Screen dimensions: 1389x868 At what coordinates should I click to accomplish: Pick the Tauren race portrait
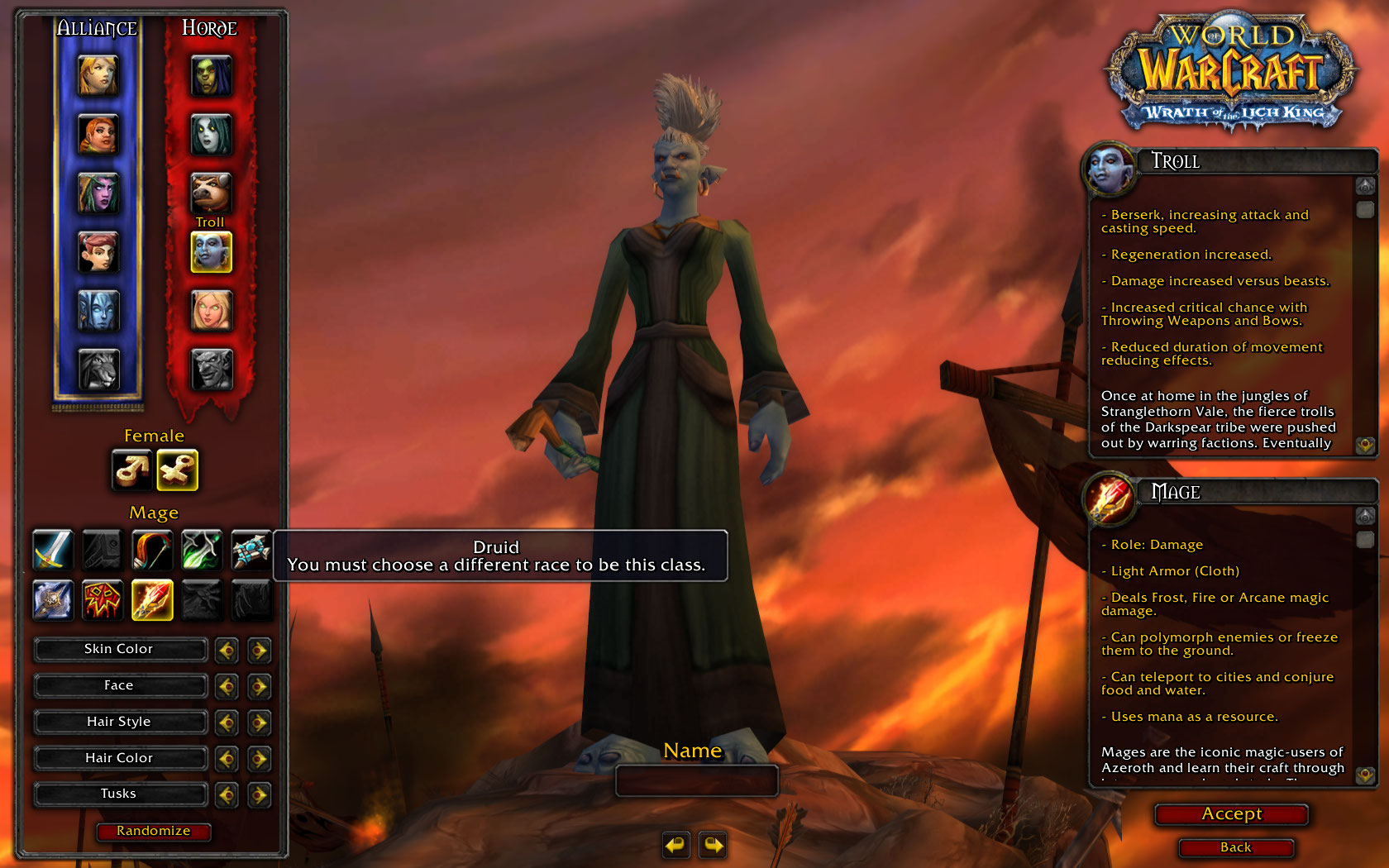[x=211, y=192]
